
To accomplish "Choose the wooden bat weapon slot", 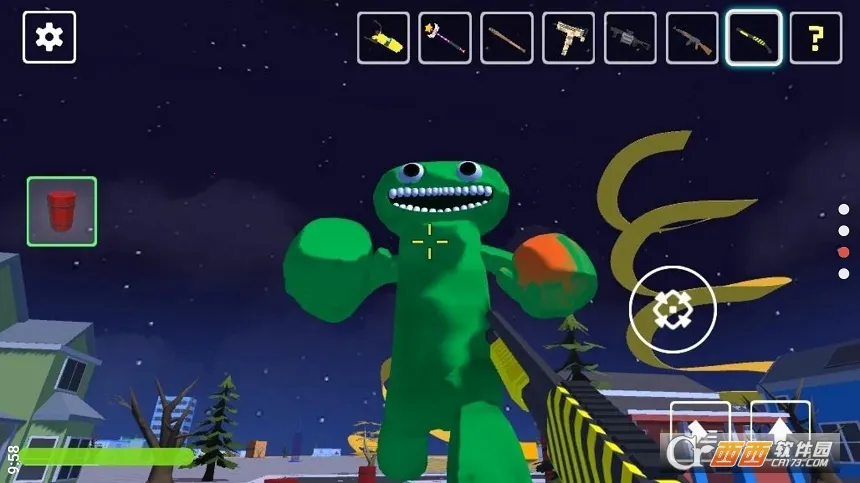I will [507, 38].
